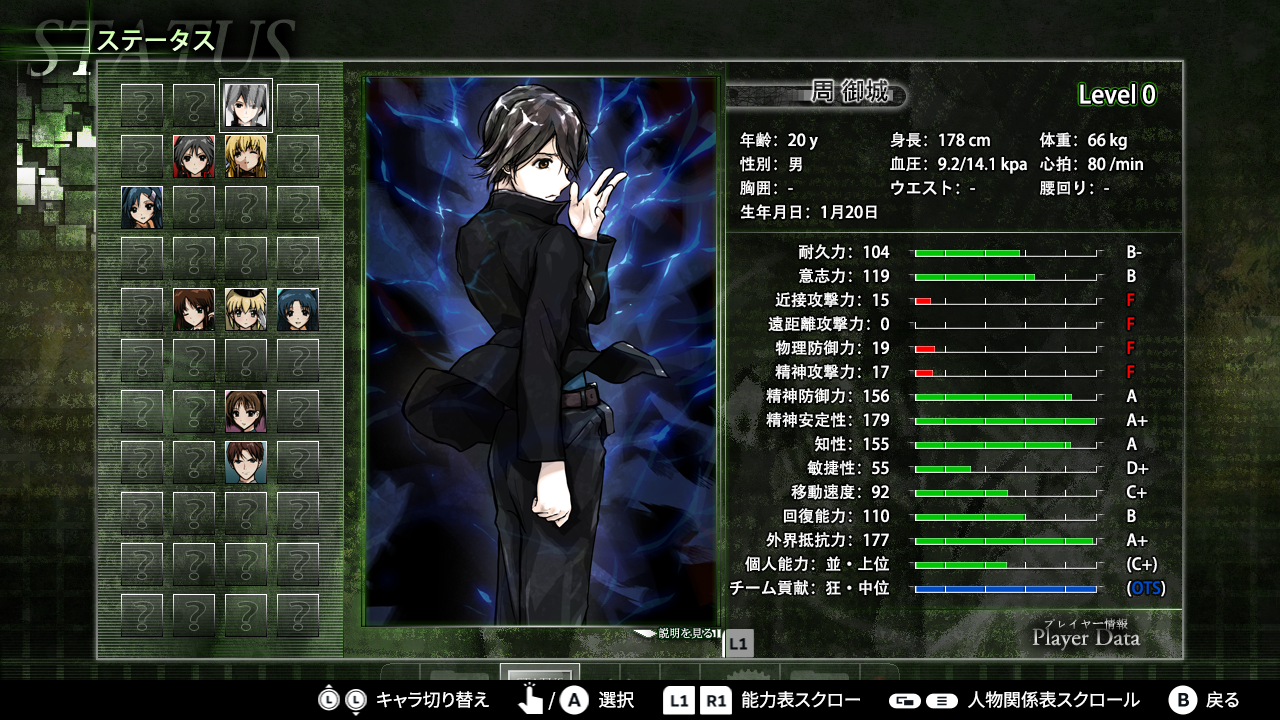Select the smiling dark-blue-haired character portrait
Image resolution: width=1280 pixels, height=720 pixels.
(x=298, y=309)
